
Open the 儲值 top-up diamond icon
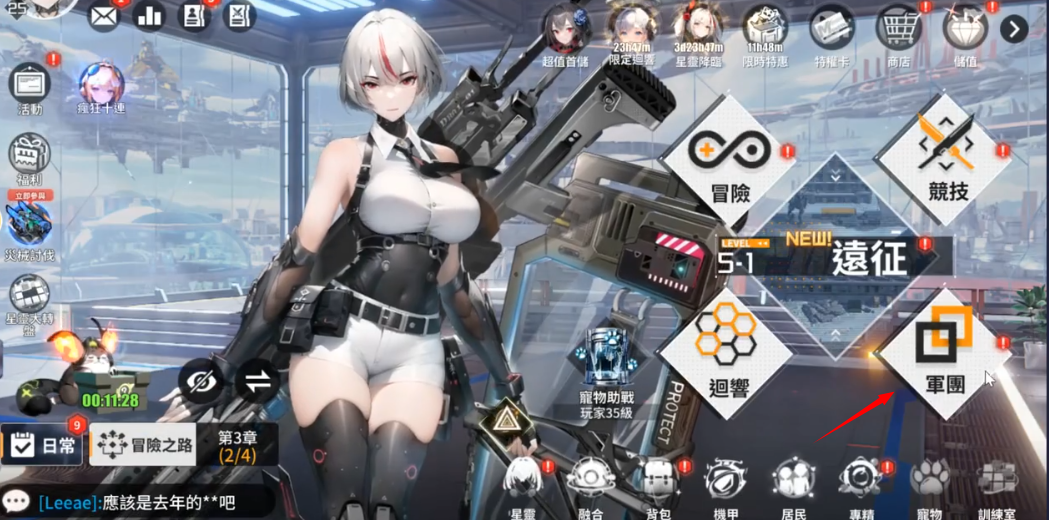[965, 30]
